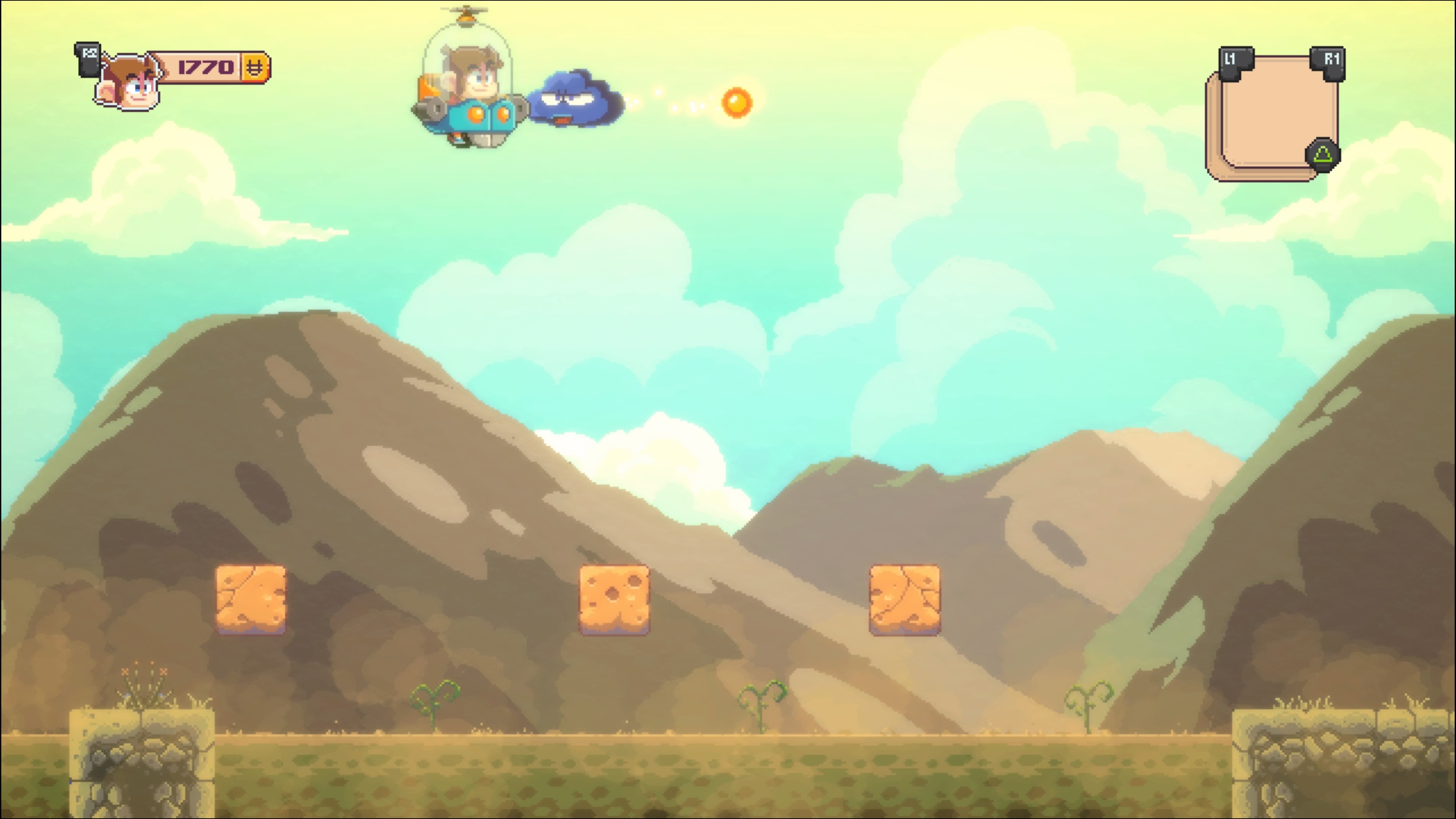This screenshot has height=819, width=1456.
Task: Click the helicopter rotor above the bubble canopy
Action: (x=464, y=10)
